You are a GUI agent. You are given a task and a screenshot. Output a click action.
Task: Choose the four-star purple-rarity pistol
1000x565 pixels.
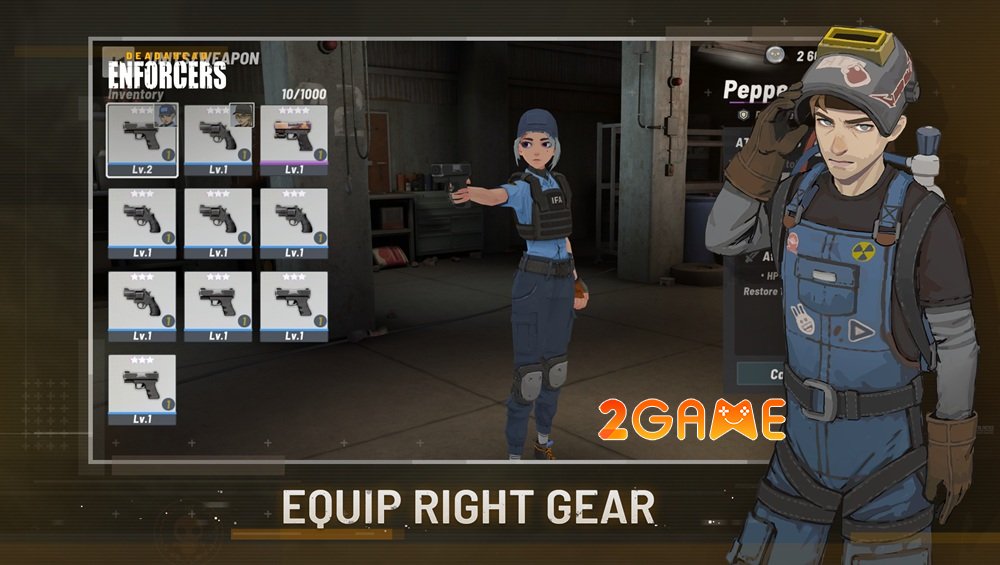pos(293,135)
